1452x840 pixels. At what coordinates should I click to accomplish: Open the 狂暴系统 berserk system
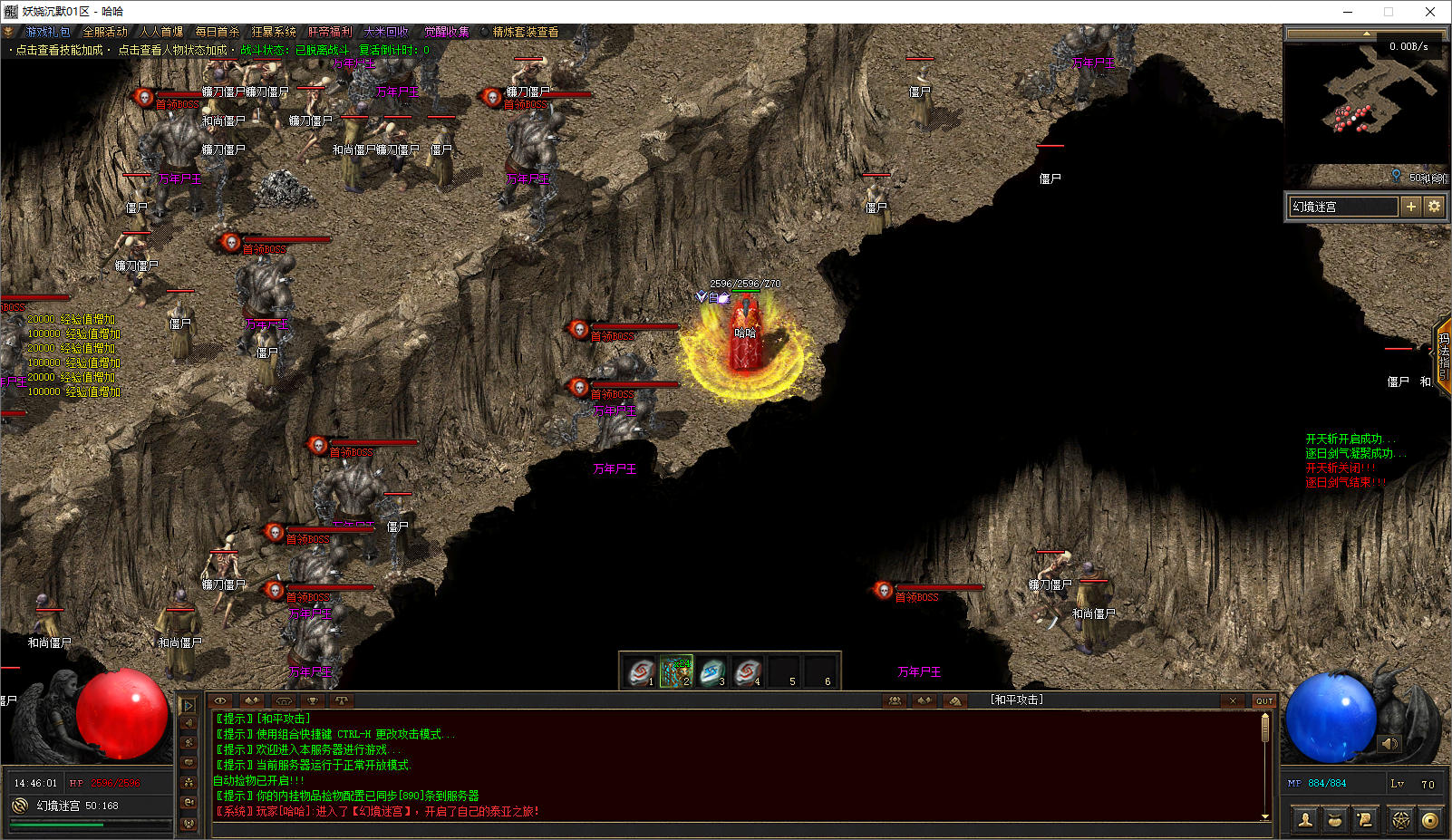click(x=274, y=32)
